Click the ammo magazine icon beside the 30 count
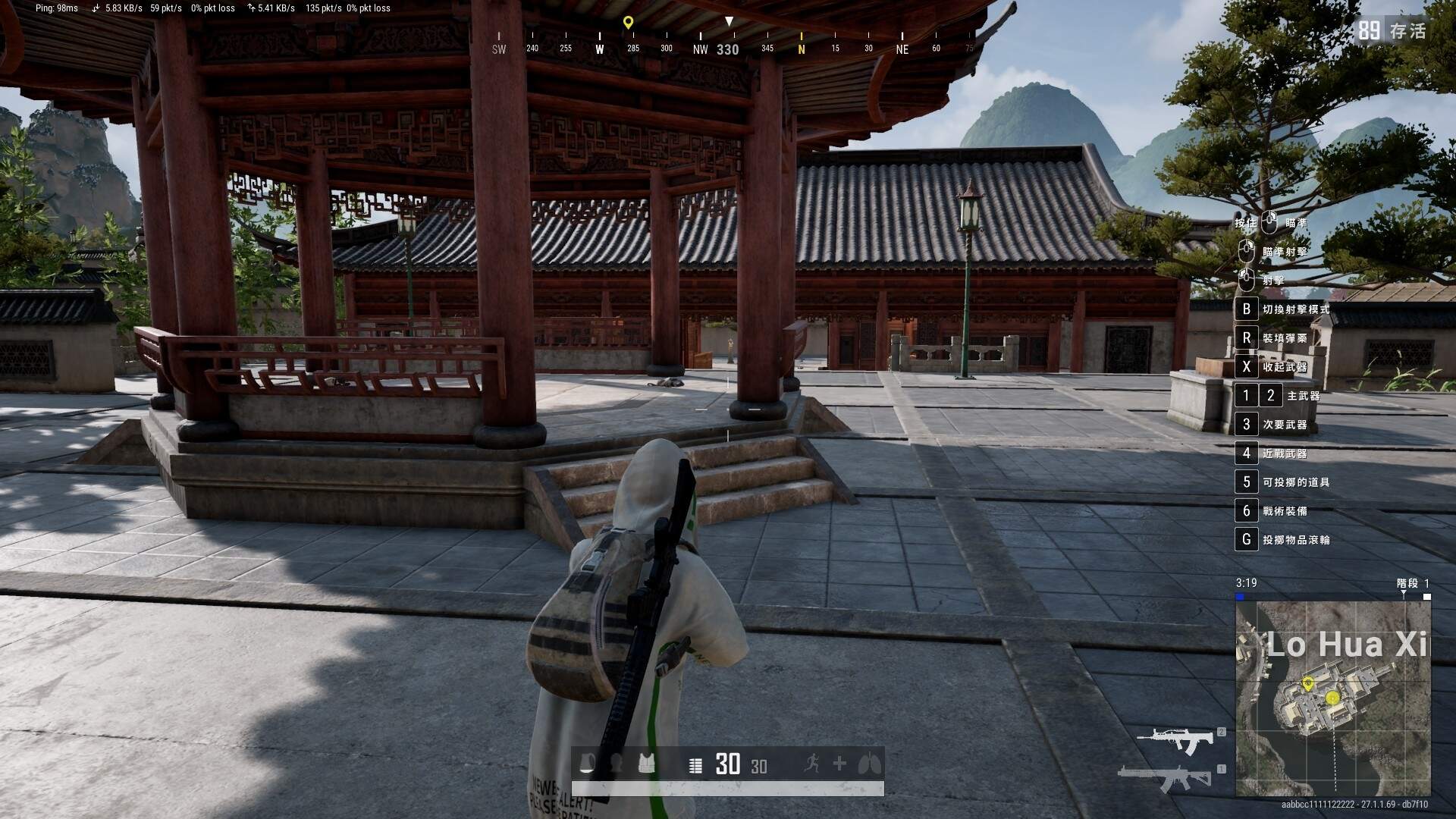 (x=695, y=764)
